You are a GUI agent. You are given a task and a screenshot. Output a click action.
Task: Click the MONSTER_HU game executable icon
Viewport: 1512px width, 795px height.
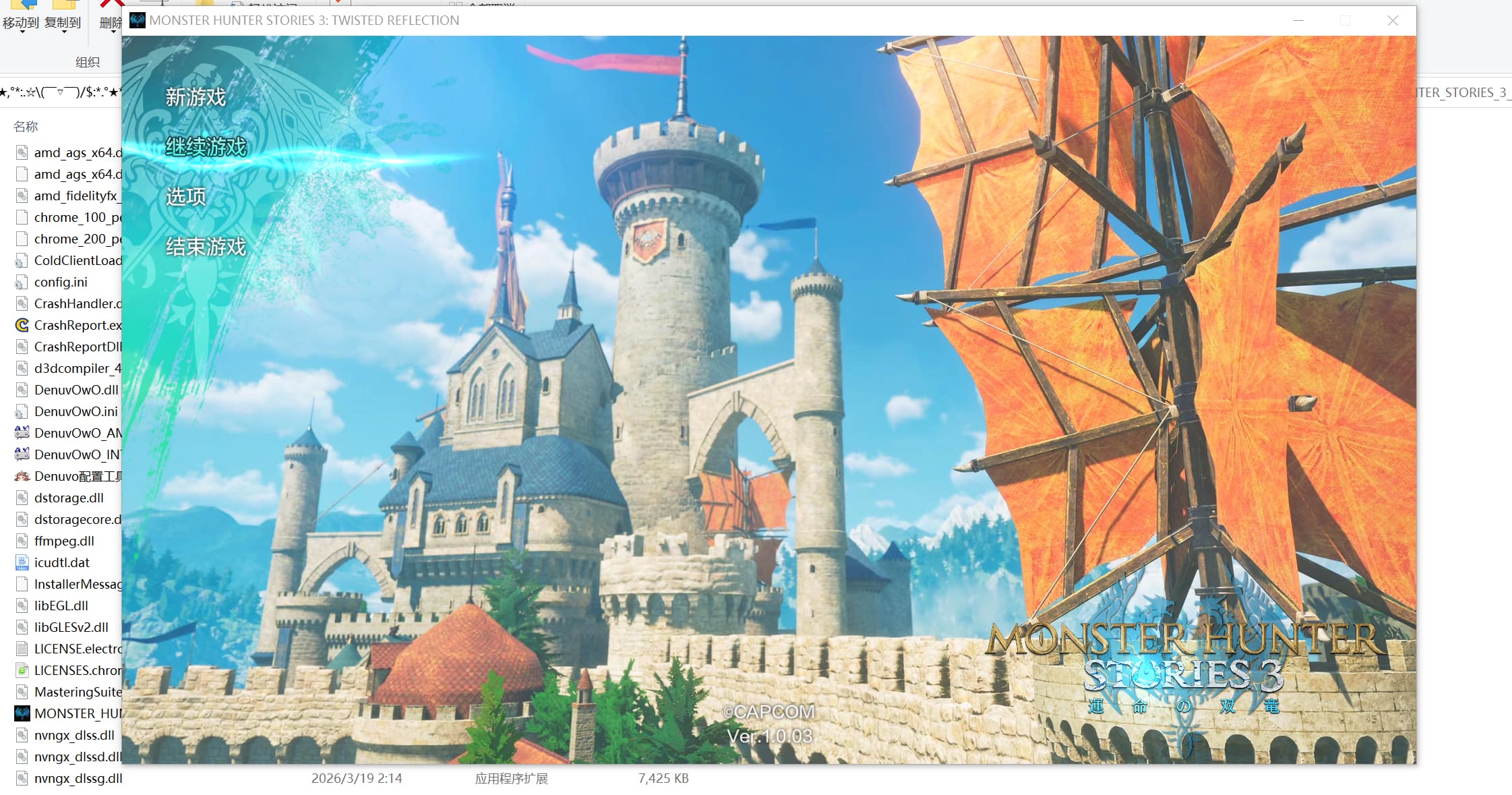point(22,713)
